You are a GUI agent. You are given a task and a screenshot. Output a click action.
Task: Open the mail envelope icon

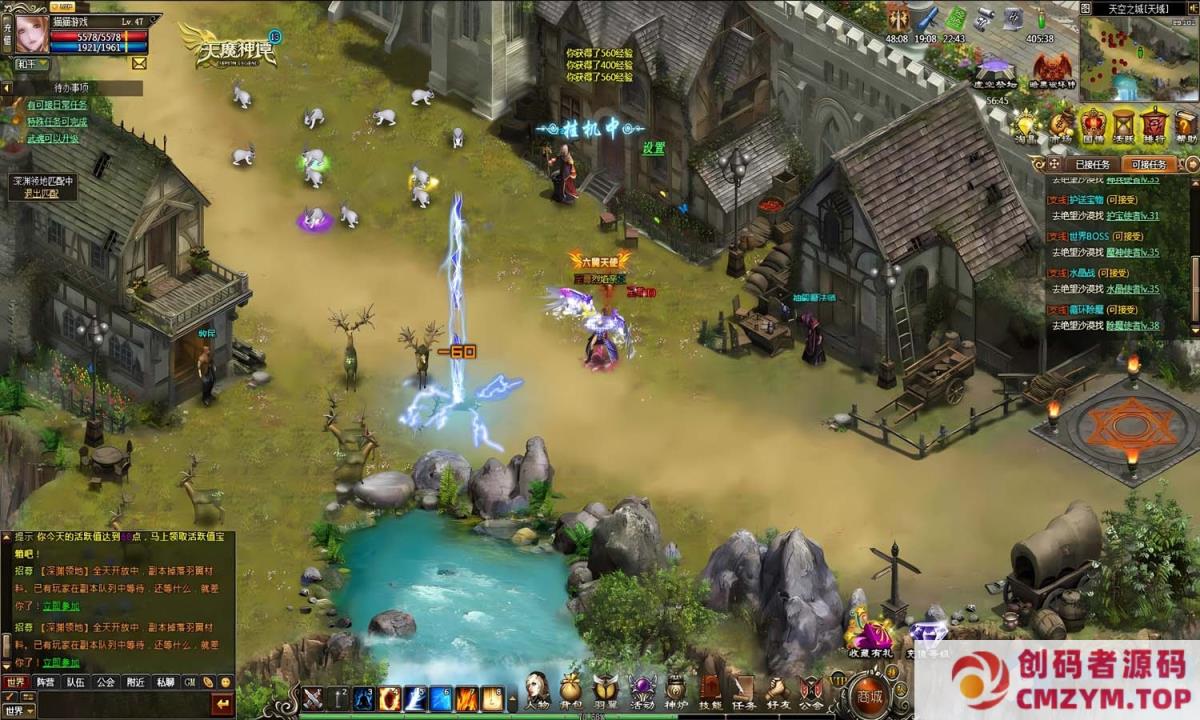(138, 63)
